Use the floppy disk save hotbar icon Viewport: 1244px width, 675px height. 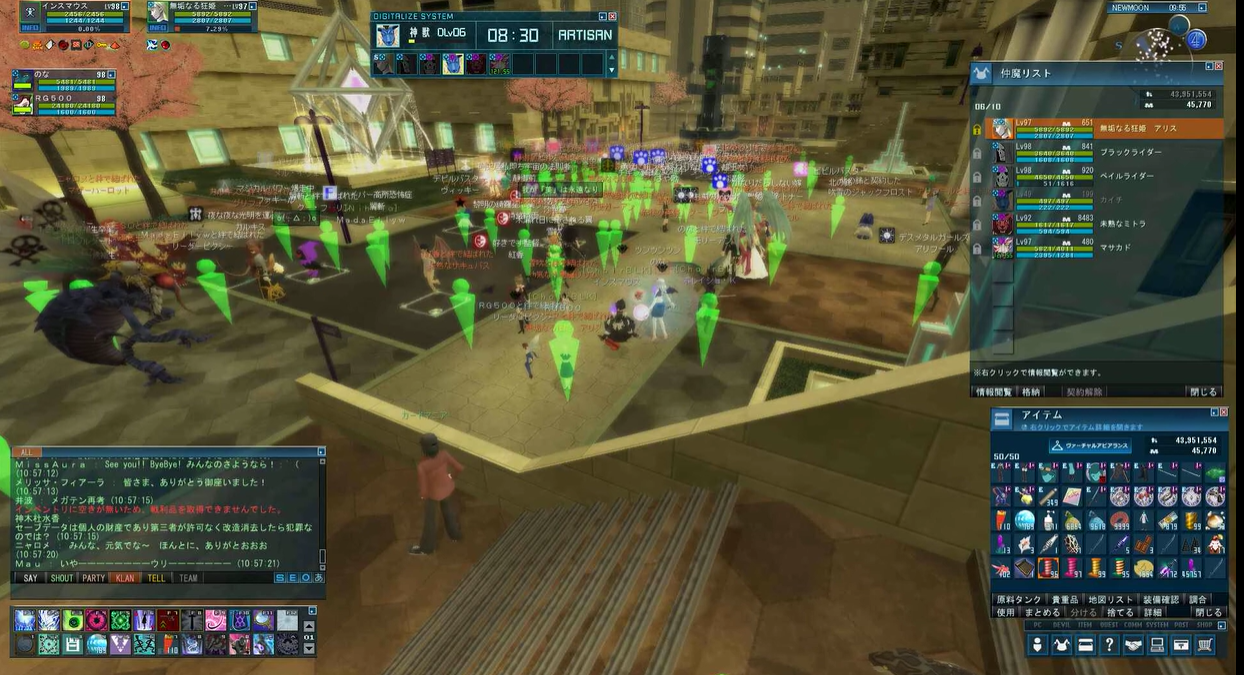pyautogui.click(x=72, y=645)
